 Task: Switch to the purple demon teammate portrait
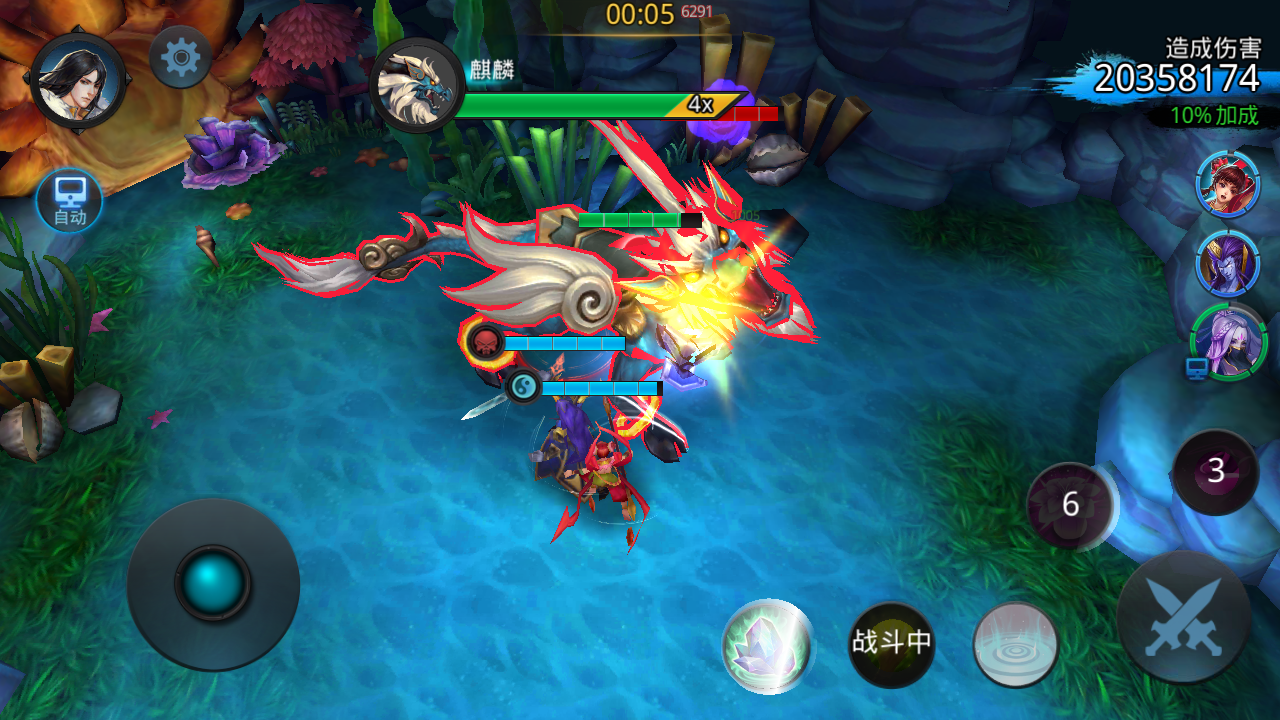point(1227,263)
